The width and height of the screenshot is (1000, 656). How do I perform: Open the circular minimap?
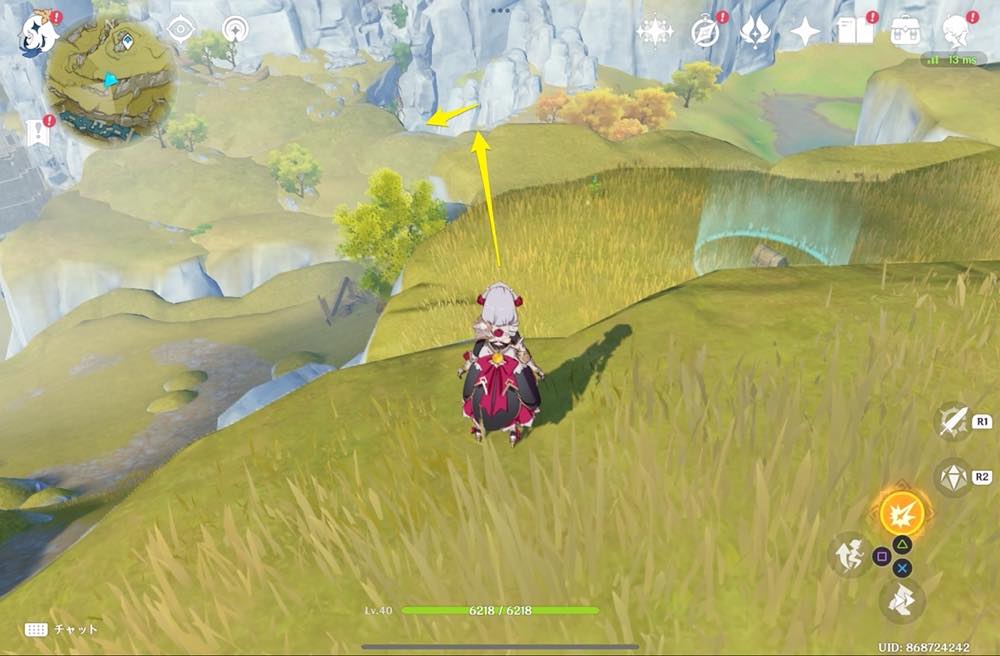[111, 78]
